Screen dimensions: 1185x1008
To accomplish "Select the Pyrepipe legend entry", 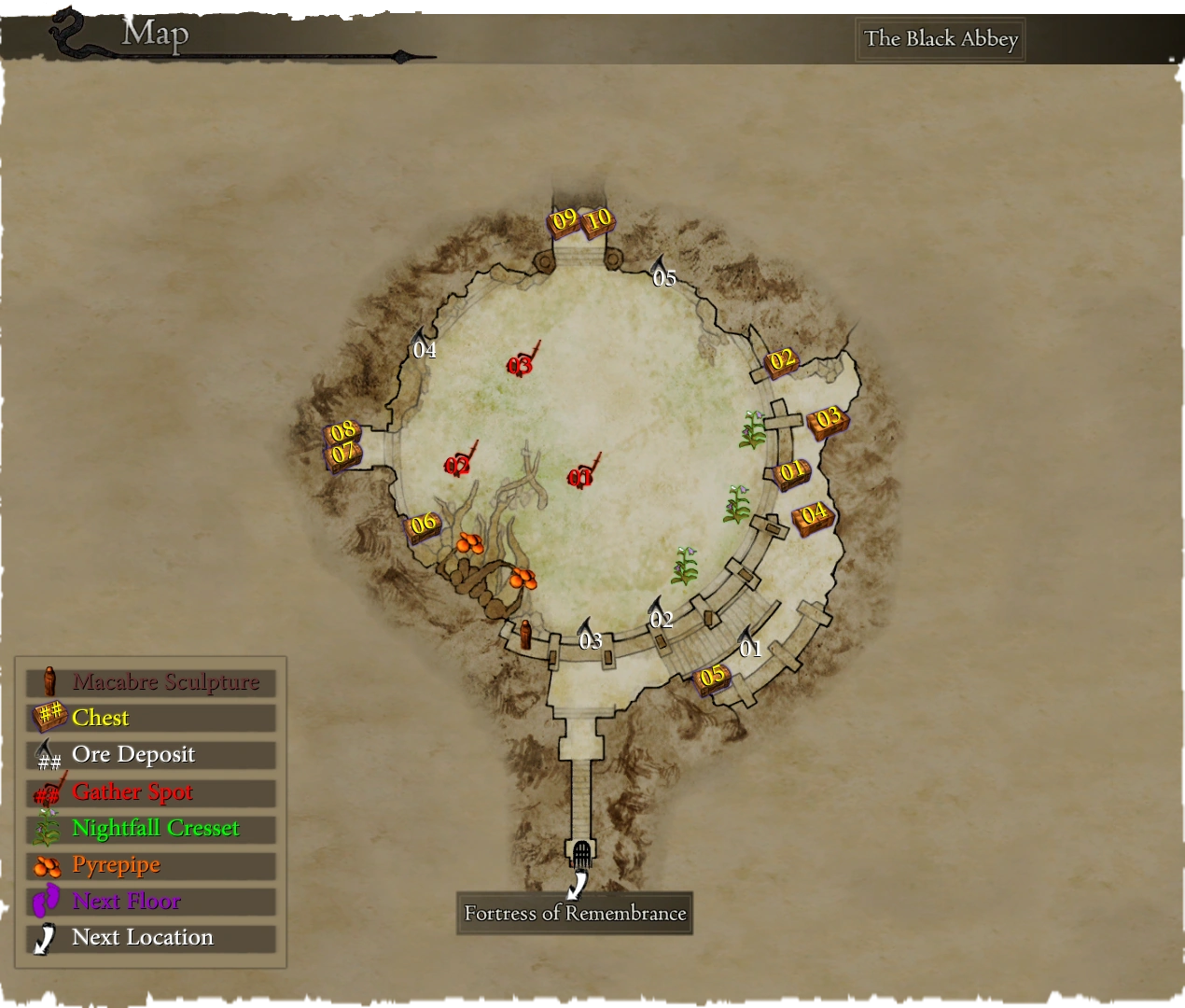I will (x=150, y=865).
